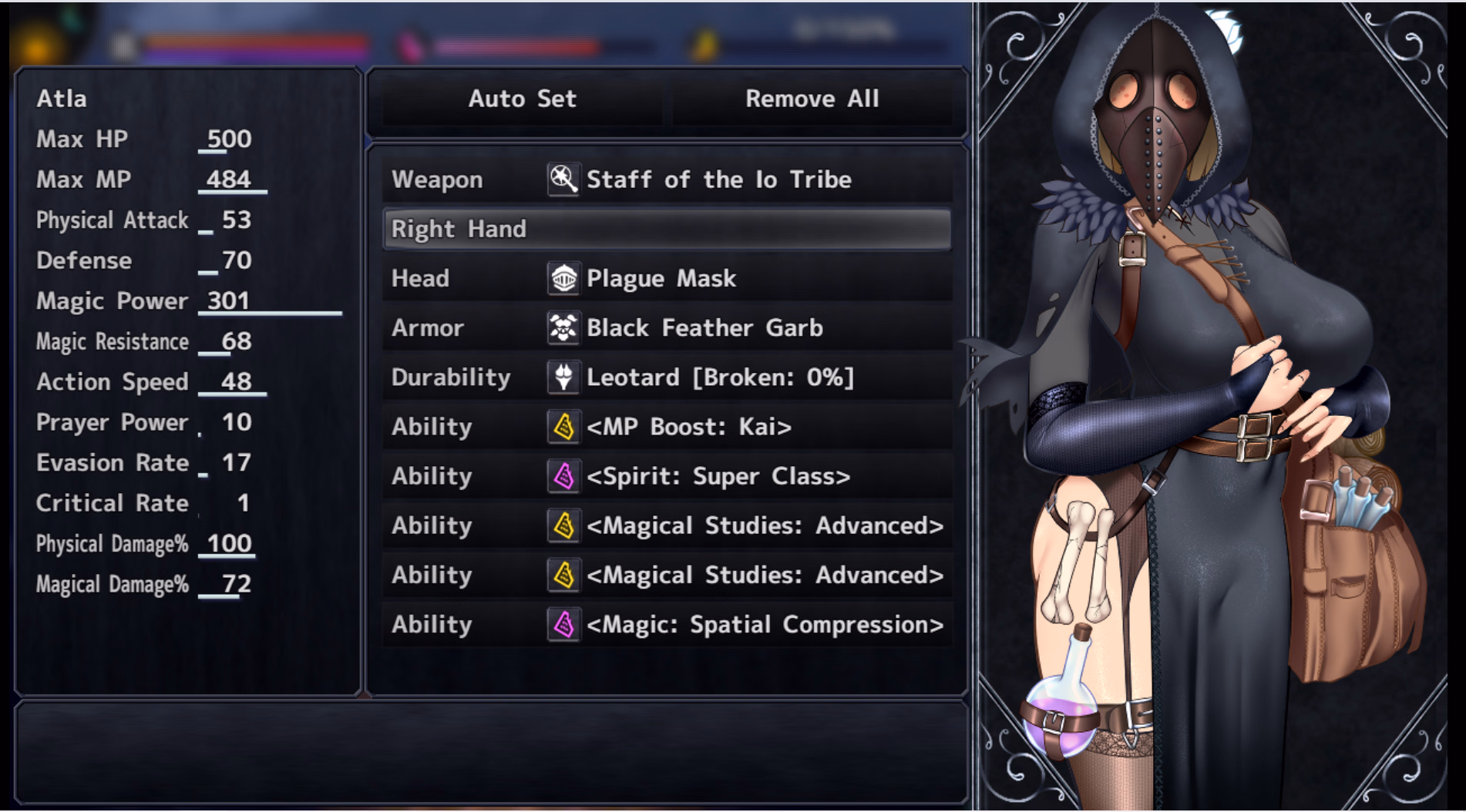The height and width of the screenshot is (812, 1466).
Task: Select the Staff of the Io Tribe weapon slot
Action: point(667,180)
